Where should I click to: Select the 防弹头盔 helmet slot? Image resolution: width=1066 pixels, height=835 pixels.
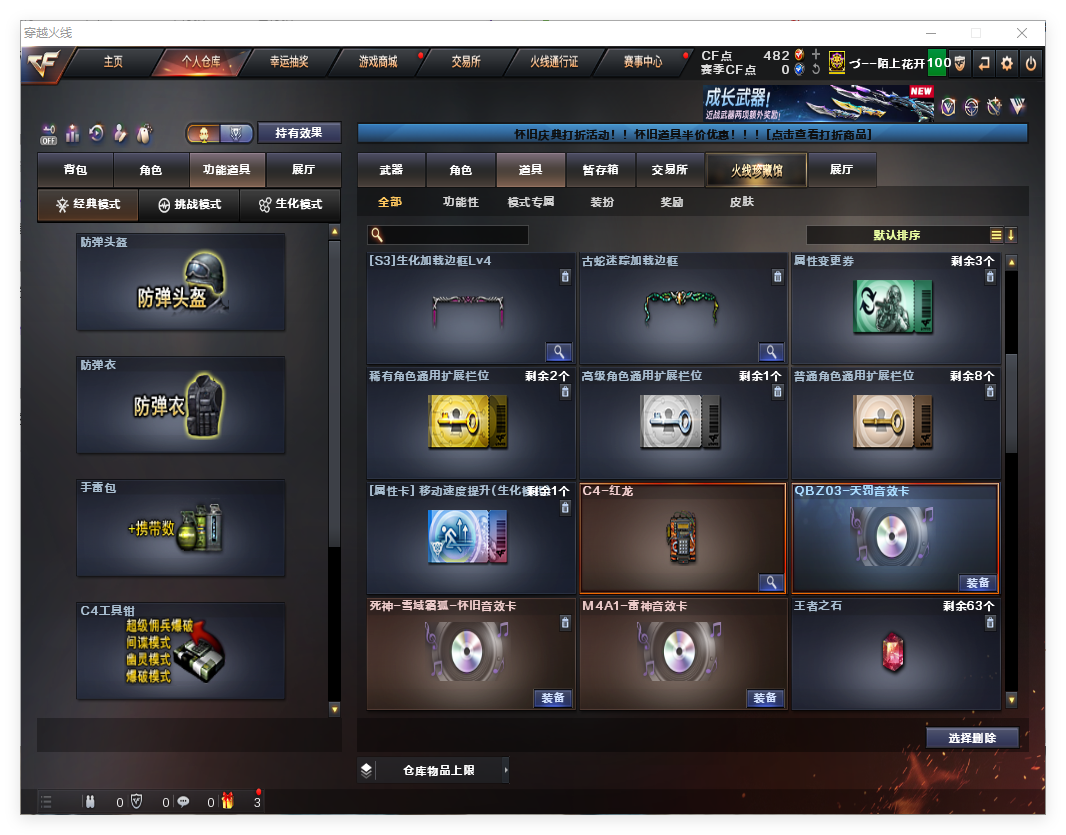[181, 282]
